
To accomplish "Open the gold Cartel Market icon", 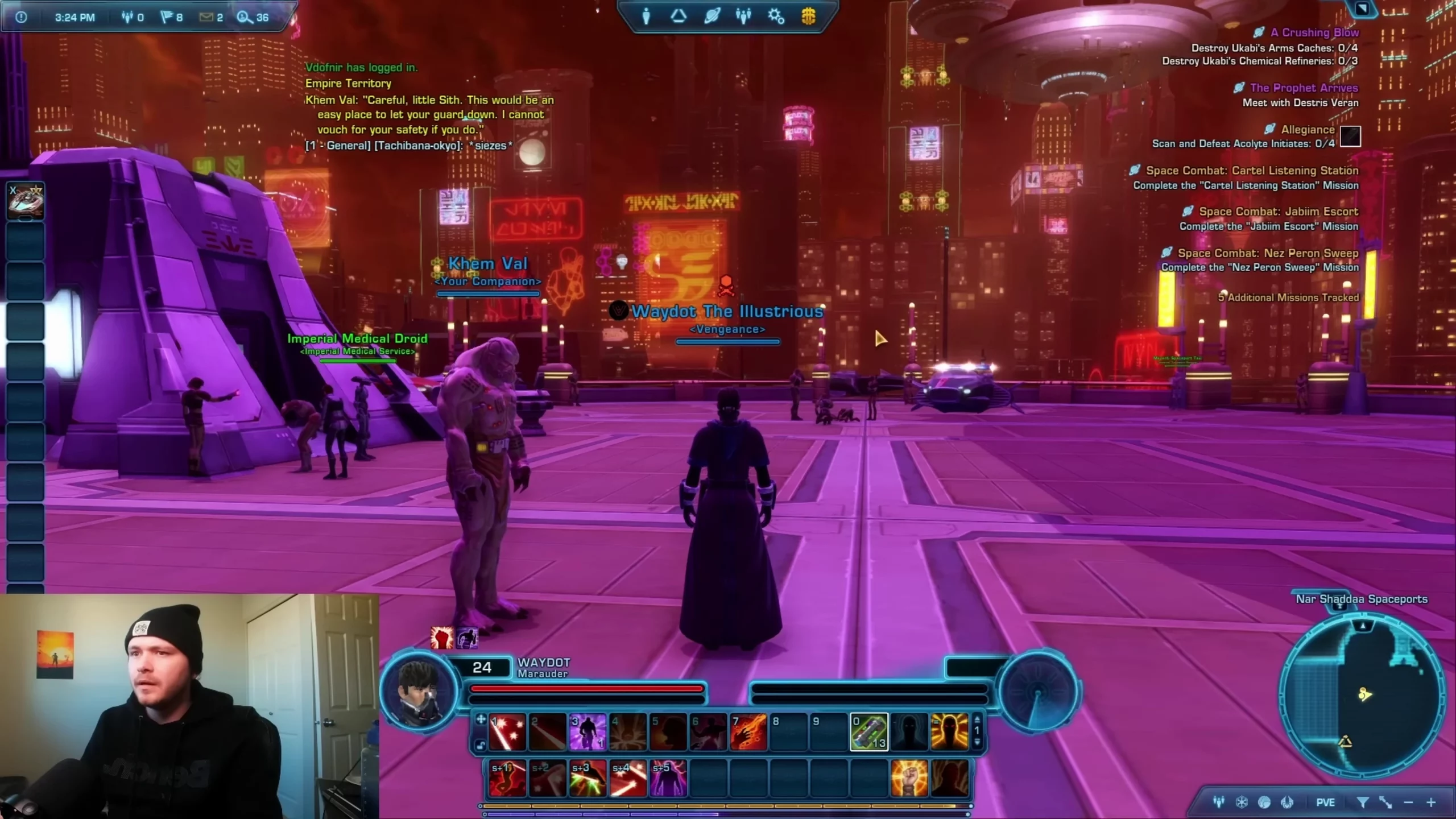I will click(808, 16).
